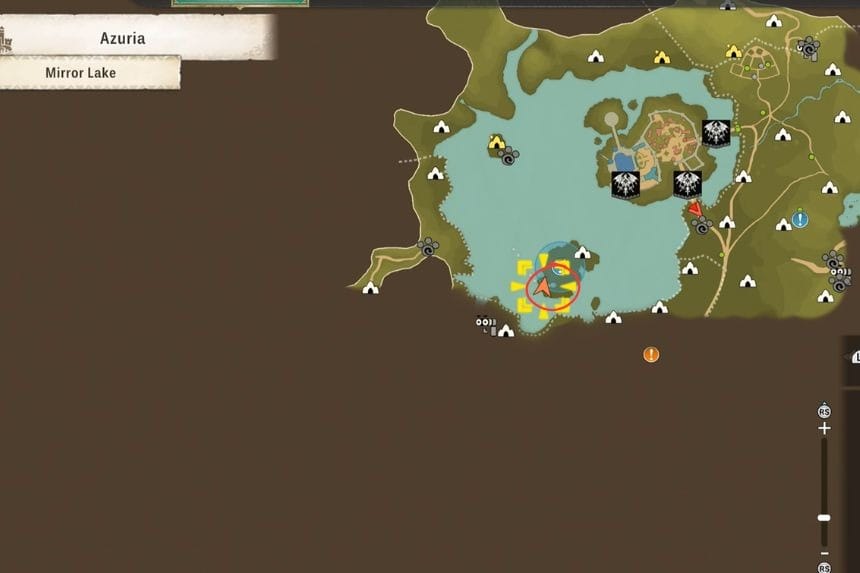Click the map zoom-out minus button

(x=824, y=553)
